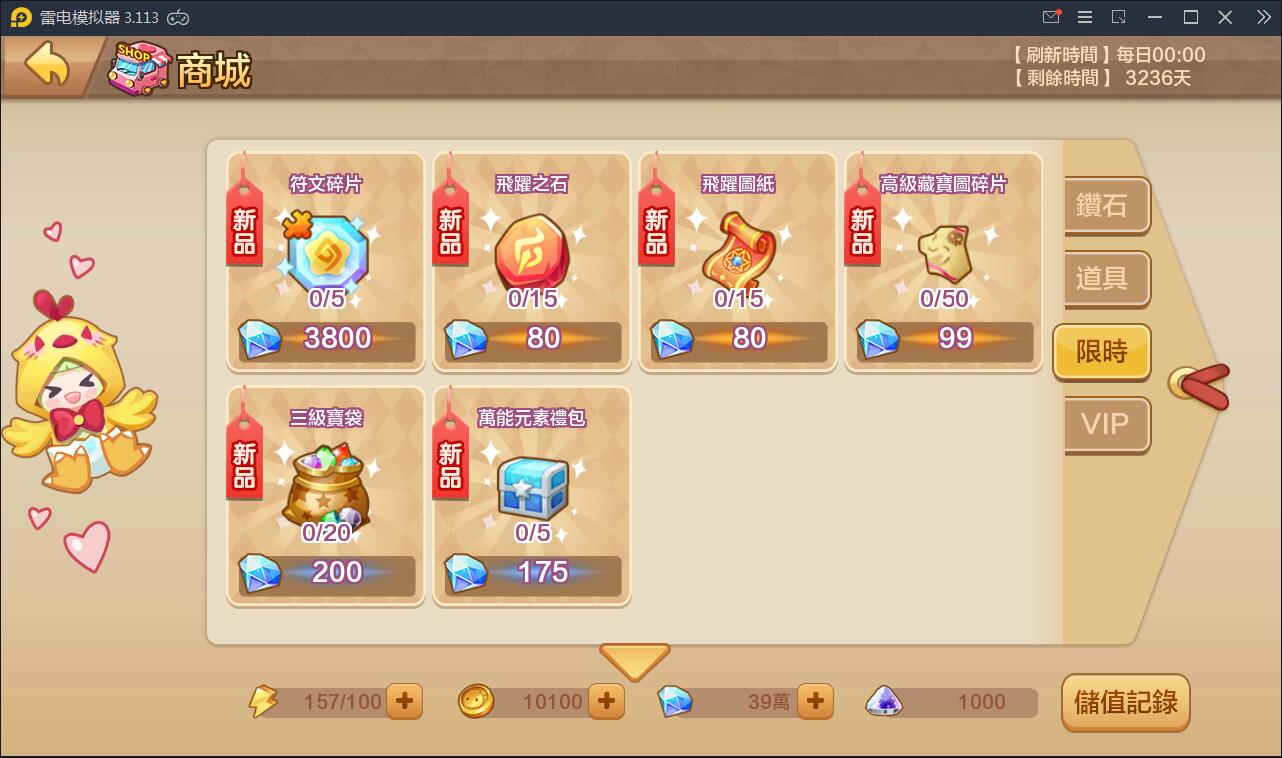The width and height of the screenshot is (1282, 758).
Task: Click the plus next to 157/100 energy
Action: (x=403, y=701)
